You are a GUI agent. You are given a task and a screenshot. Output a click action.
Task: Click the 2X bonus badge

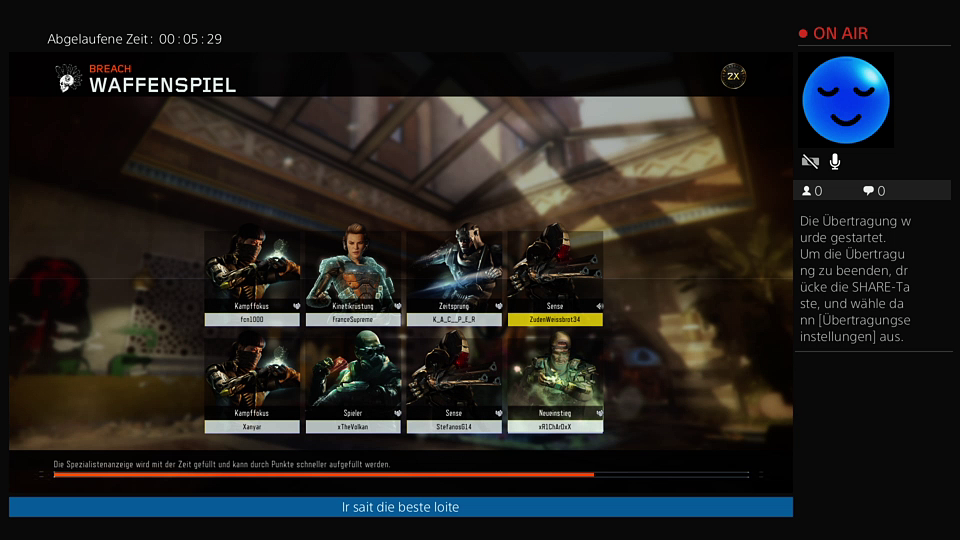point(733,76)
